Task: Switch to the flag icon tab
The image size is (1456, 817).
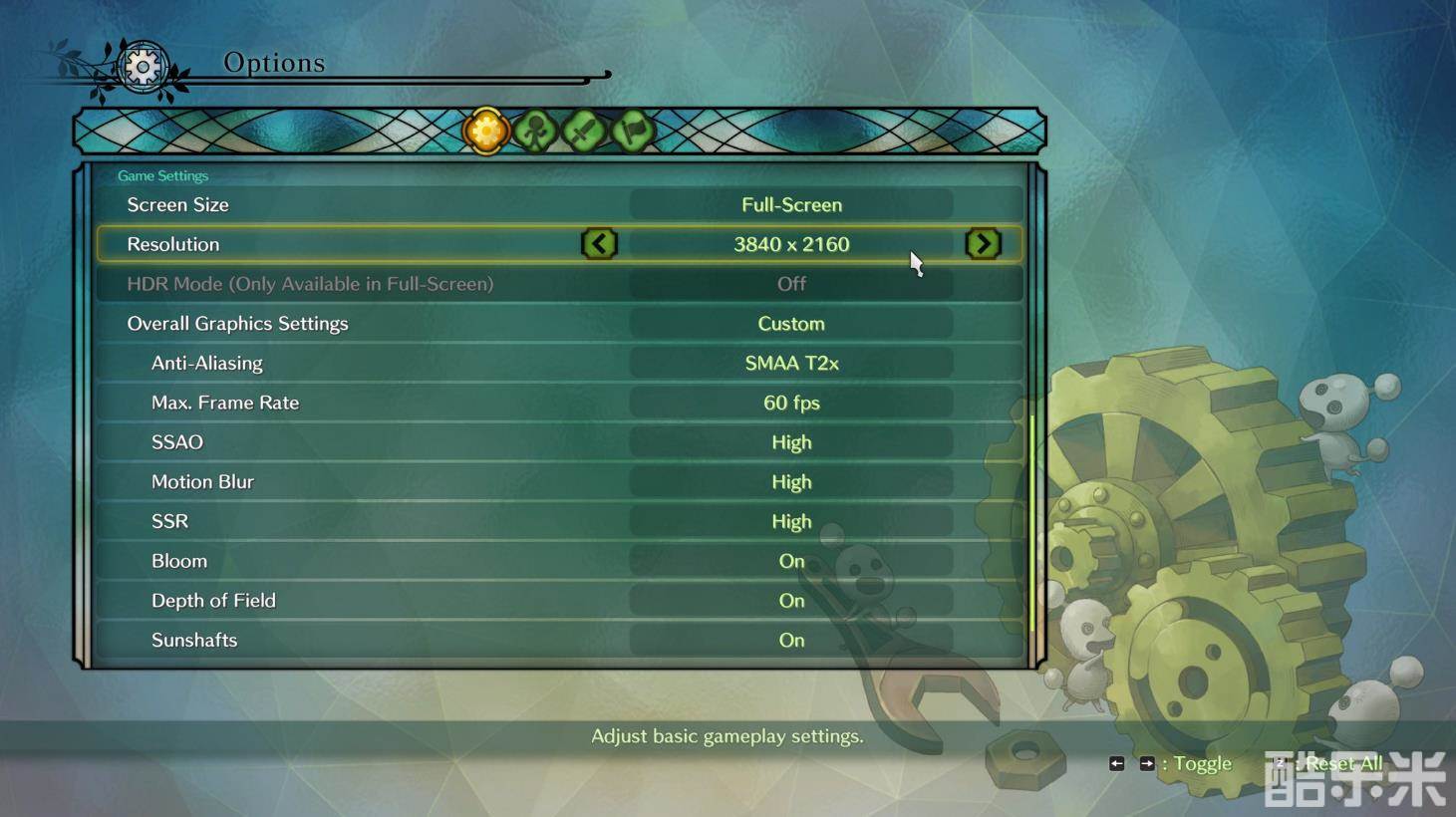Action: [633, 131]
